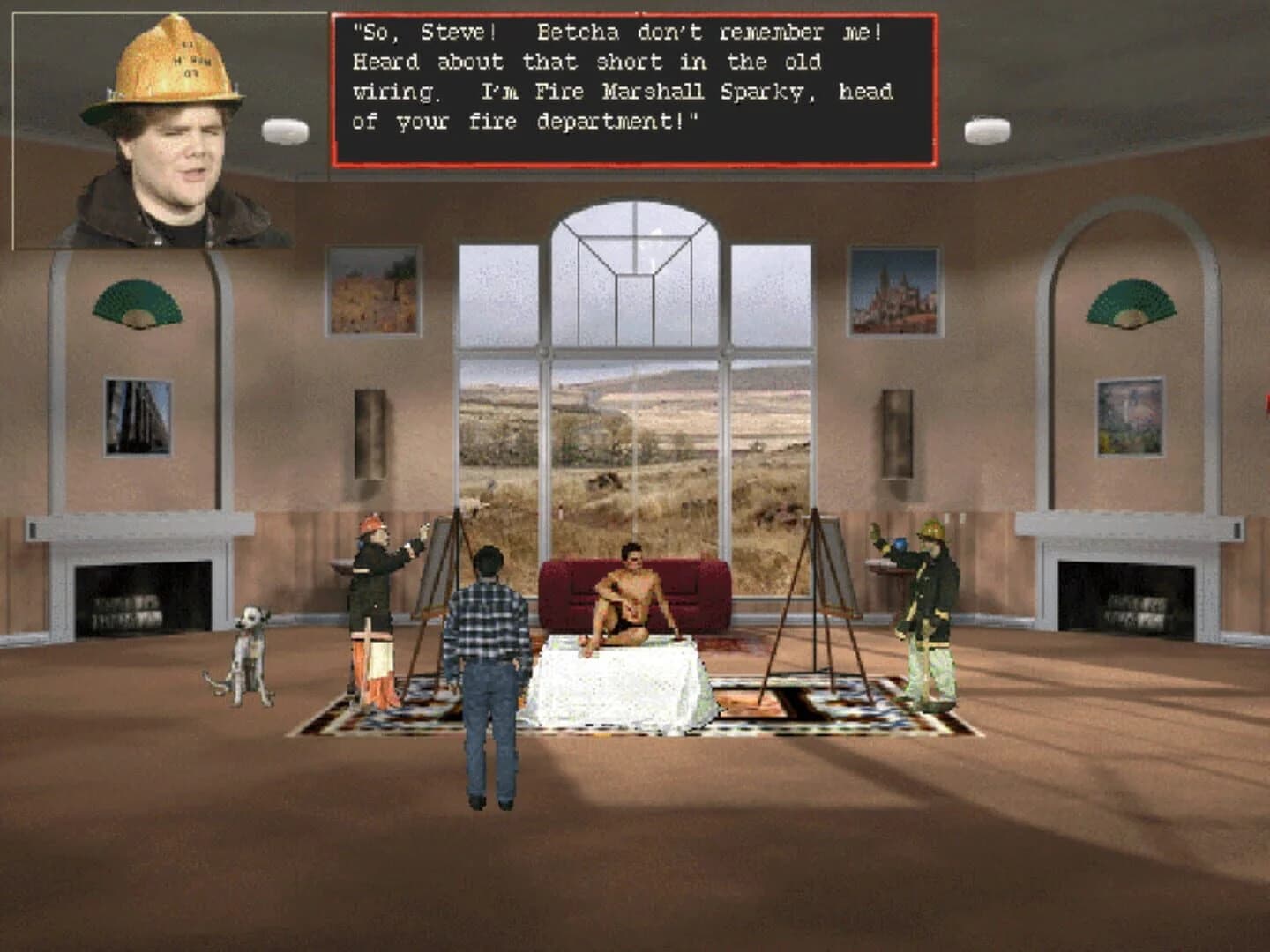The height and width of the screenshot is (952, 1270).
Task: Click Fire Marshall Sparky's video portrait
Action: point(159,132)
